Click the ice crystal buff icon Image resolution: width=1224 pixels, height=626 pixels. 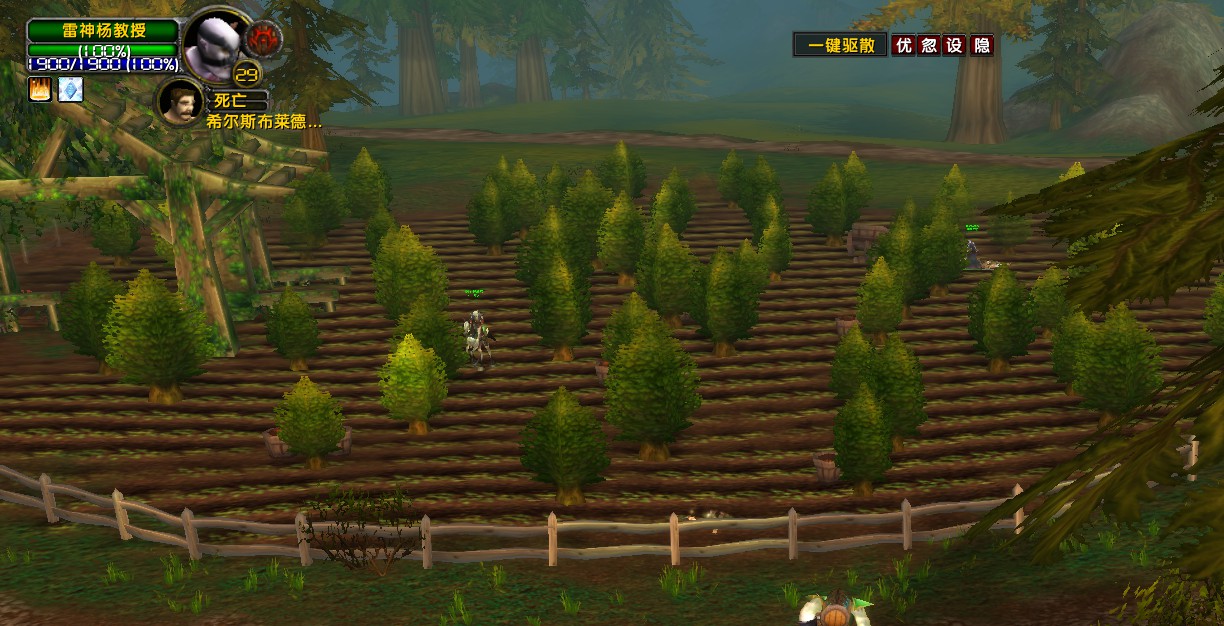(70, 90)
